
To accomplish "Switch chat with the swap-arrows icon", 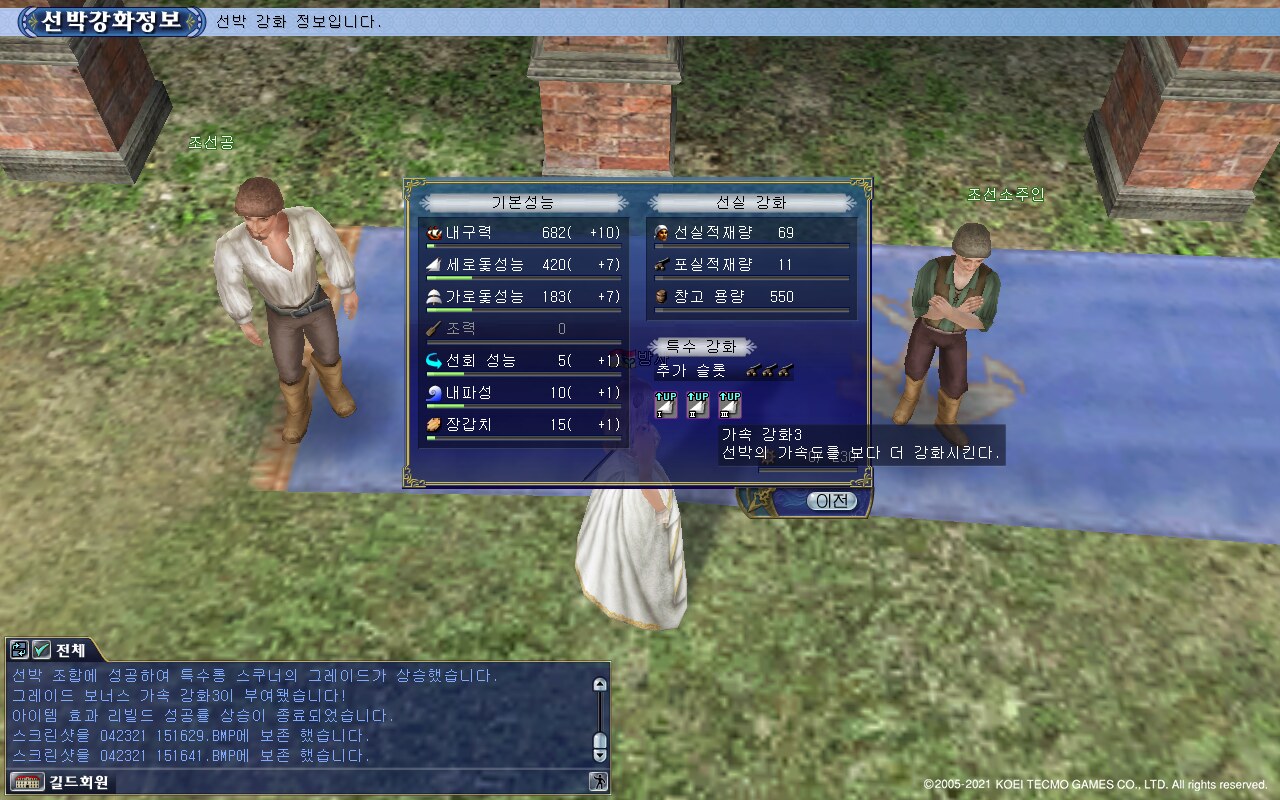I will click(x=19, y=650).
